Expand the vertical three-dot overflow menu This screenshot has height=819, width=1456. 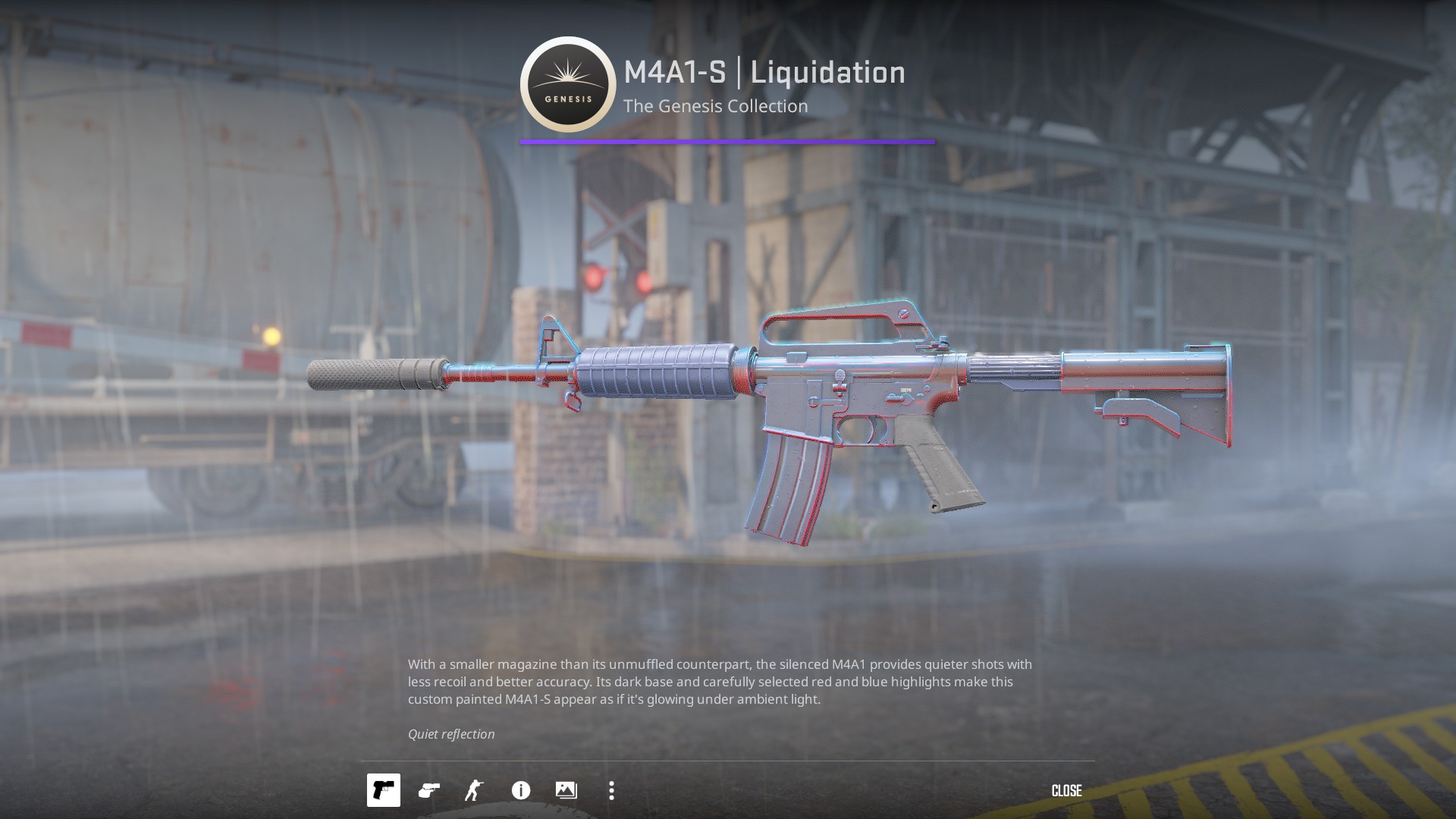coord(611,790)
